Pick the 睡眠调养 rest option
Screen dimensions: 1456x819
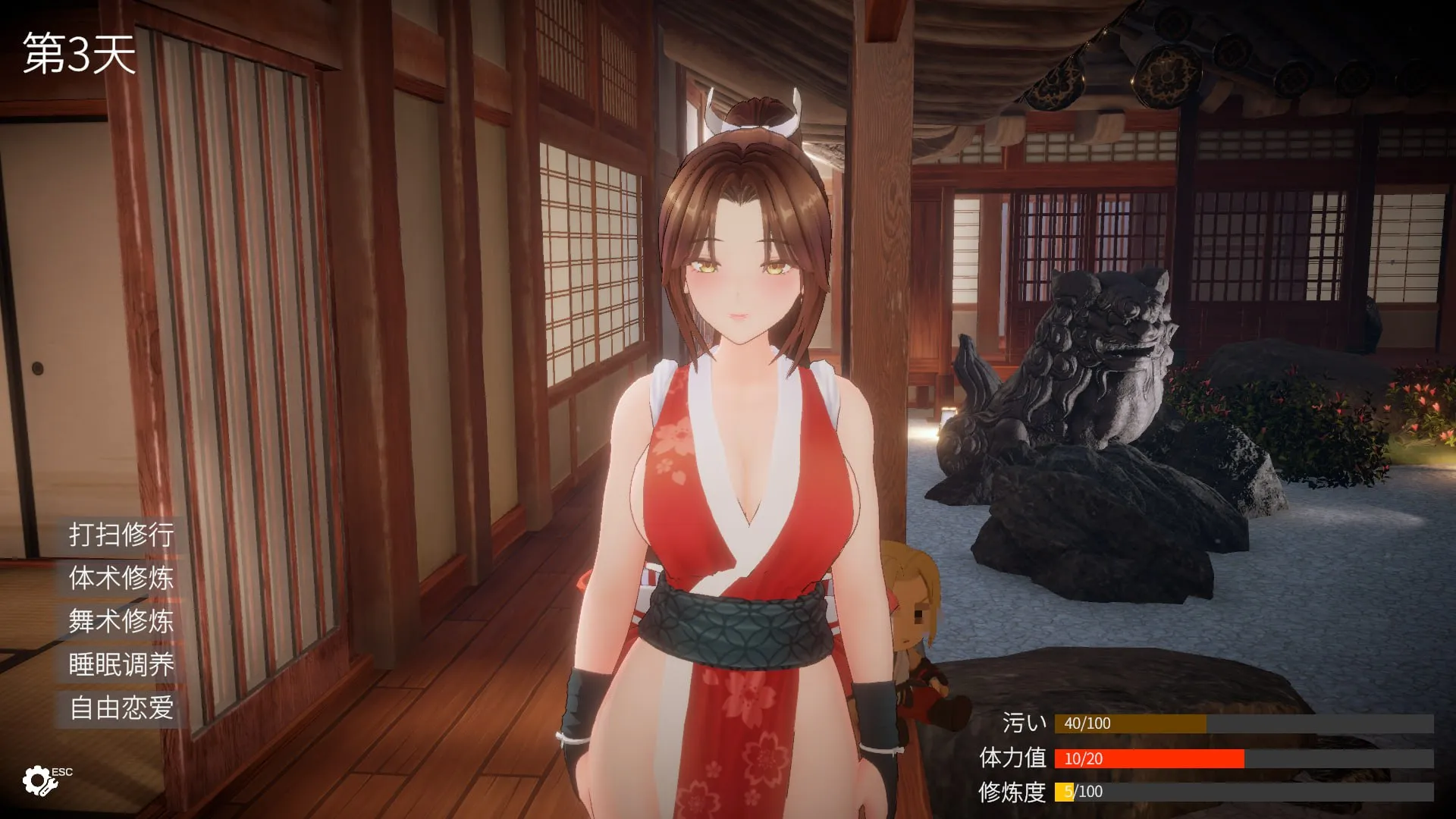point(121,664)
